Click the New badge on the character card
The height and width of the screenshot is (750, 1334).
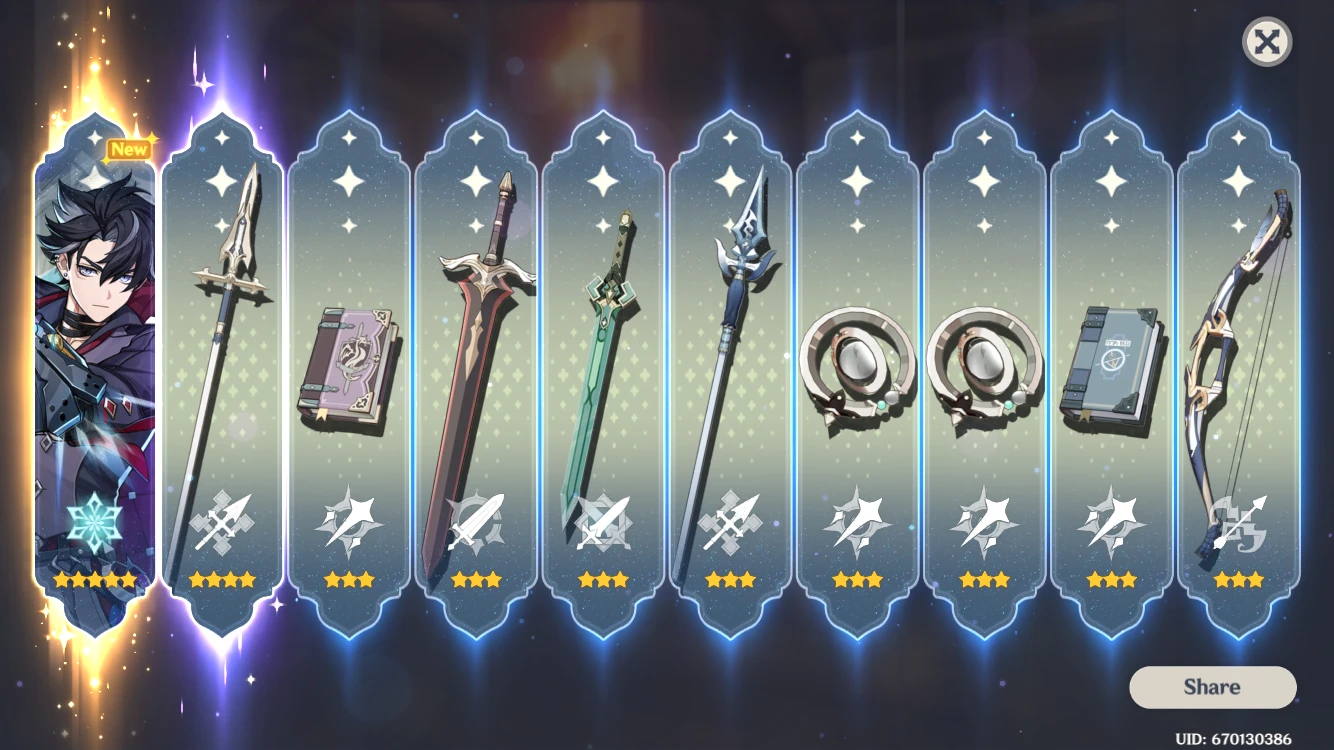(127, 148)
